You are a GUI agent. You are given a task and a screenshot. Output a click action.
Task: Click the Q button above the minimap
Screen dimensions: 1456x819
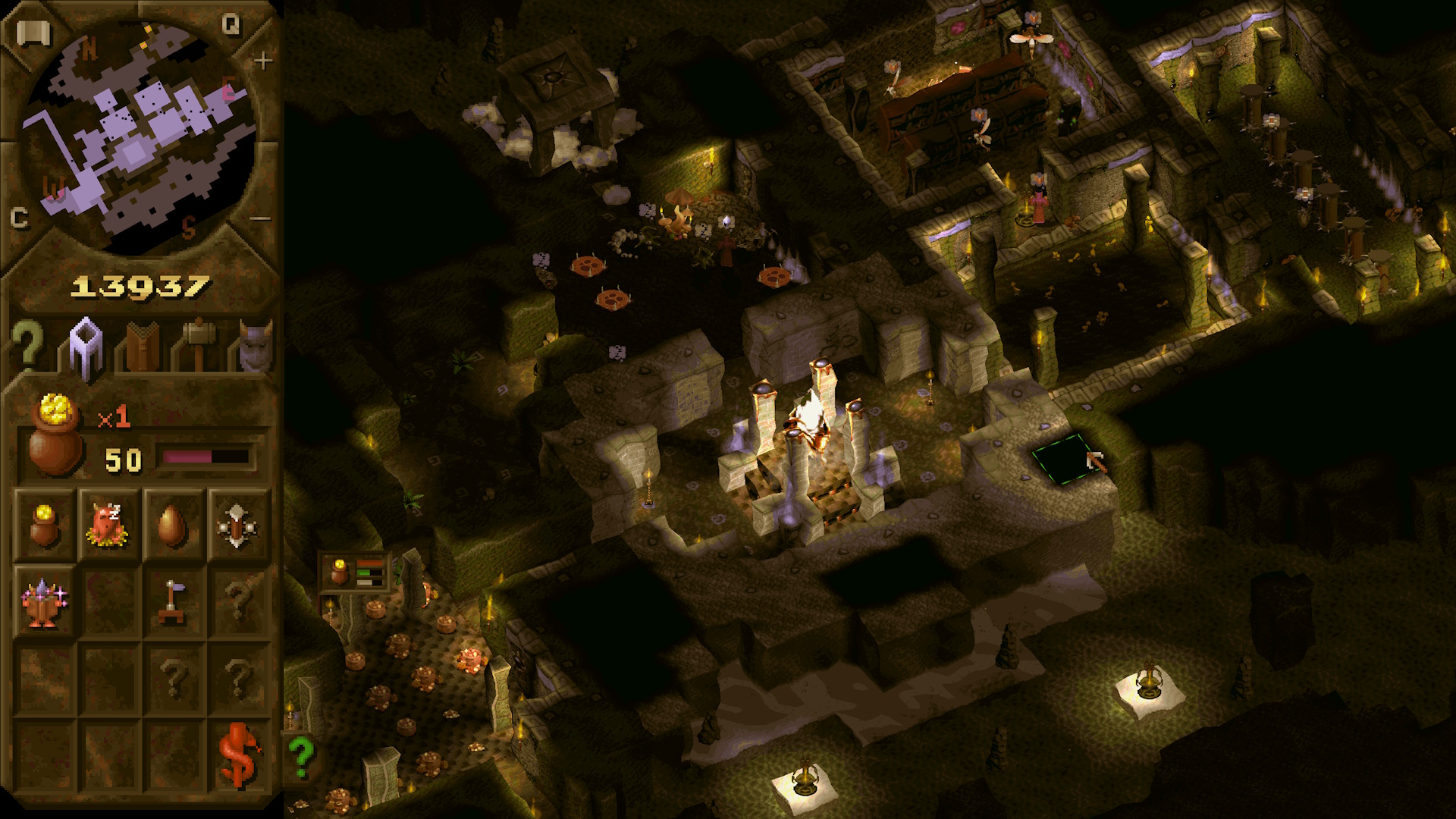click(231, 26)
